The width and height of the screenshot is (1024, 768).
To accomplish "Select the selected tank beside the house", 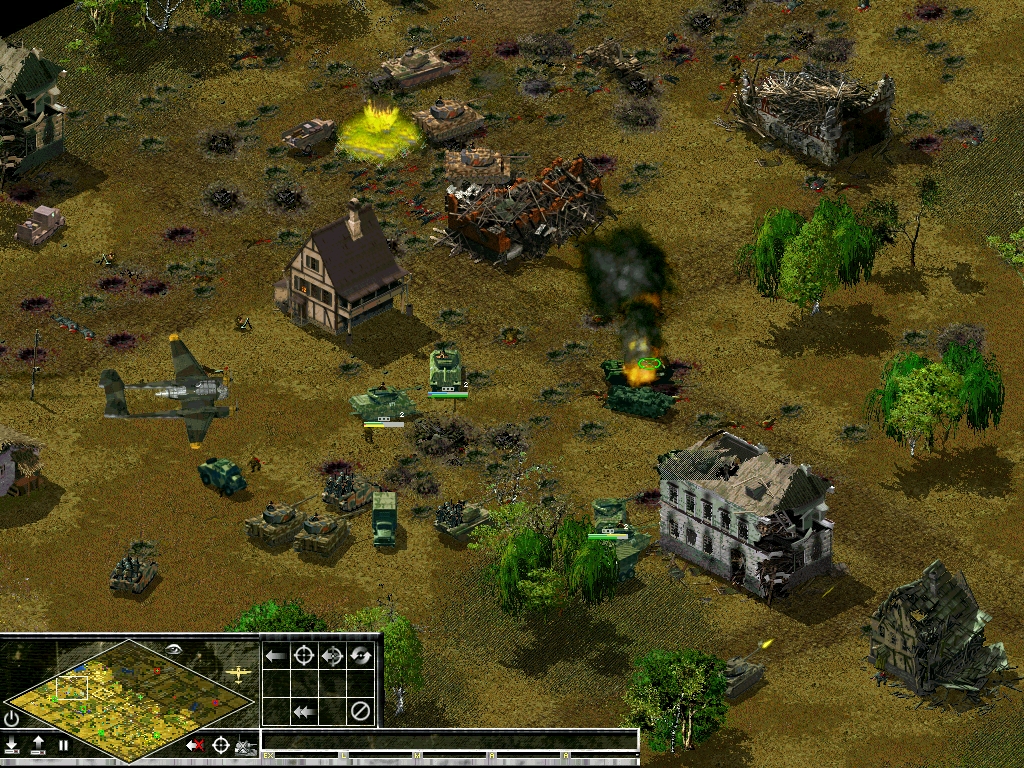I will point(447,370).
